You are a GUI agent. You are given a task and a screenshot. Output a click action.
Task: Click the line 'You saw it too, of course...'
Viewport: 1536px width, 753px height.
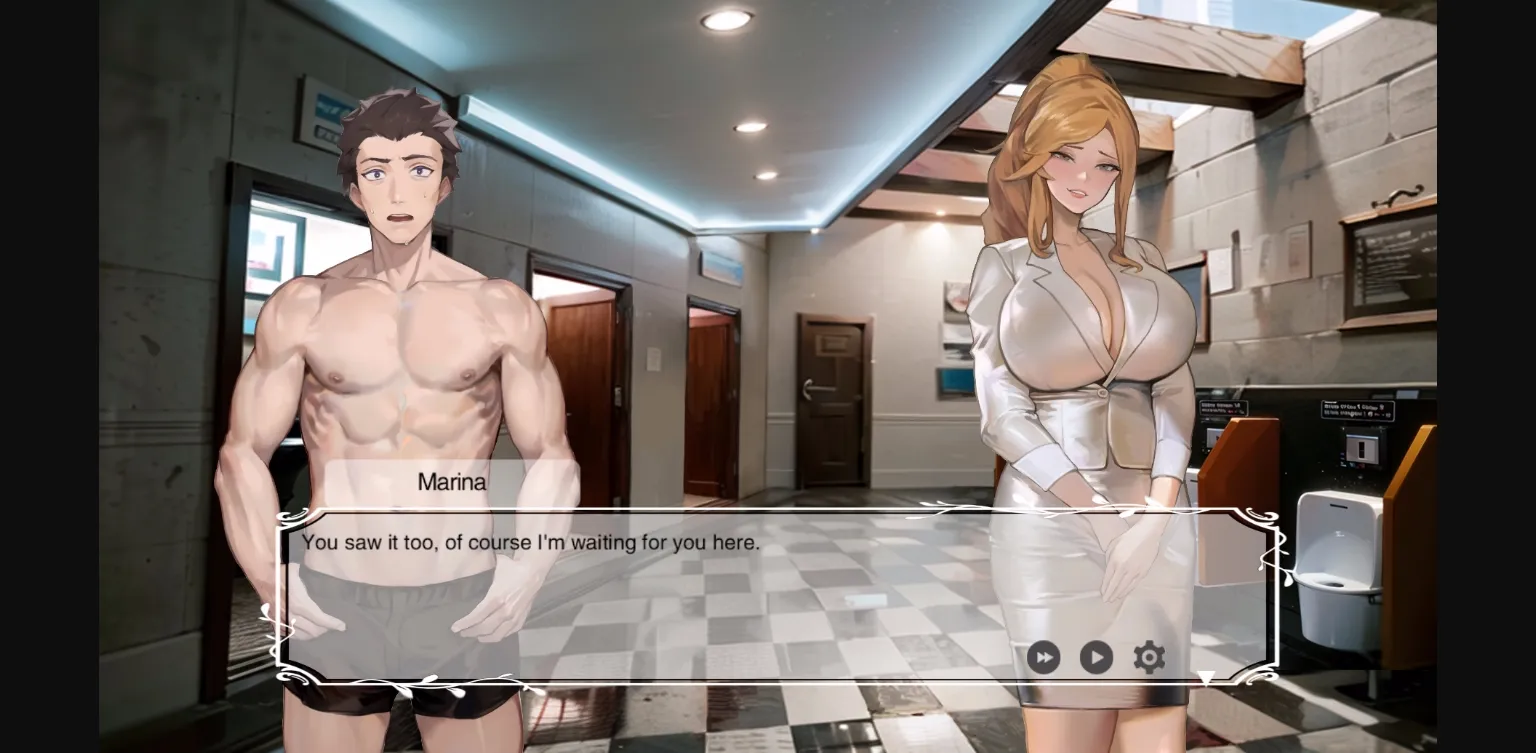(530, 542)
